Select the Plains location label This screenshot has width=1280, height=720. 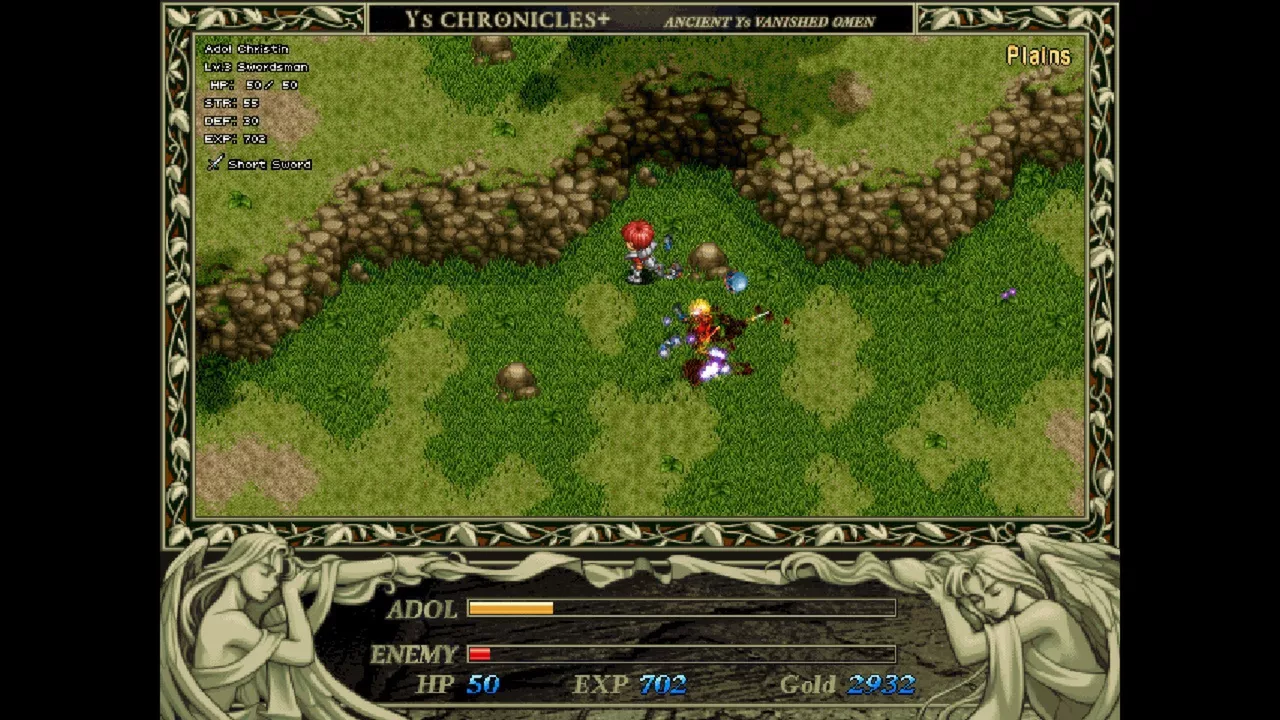pyautogui.click(x=1038, y=57)
